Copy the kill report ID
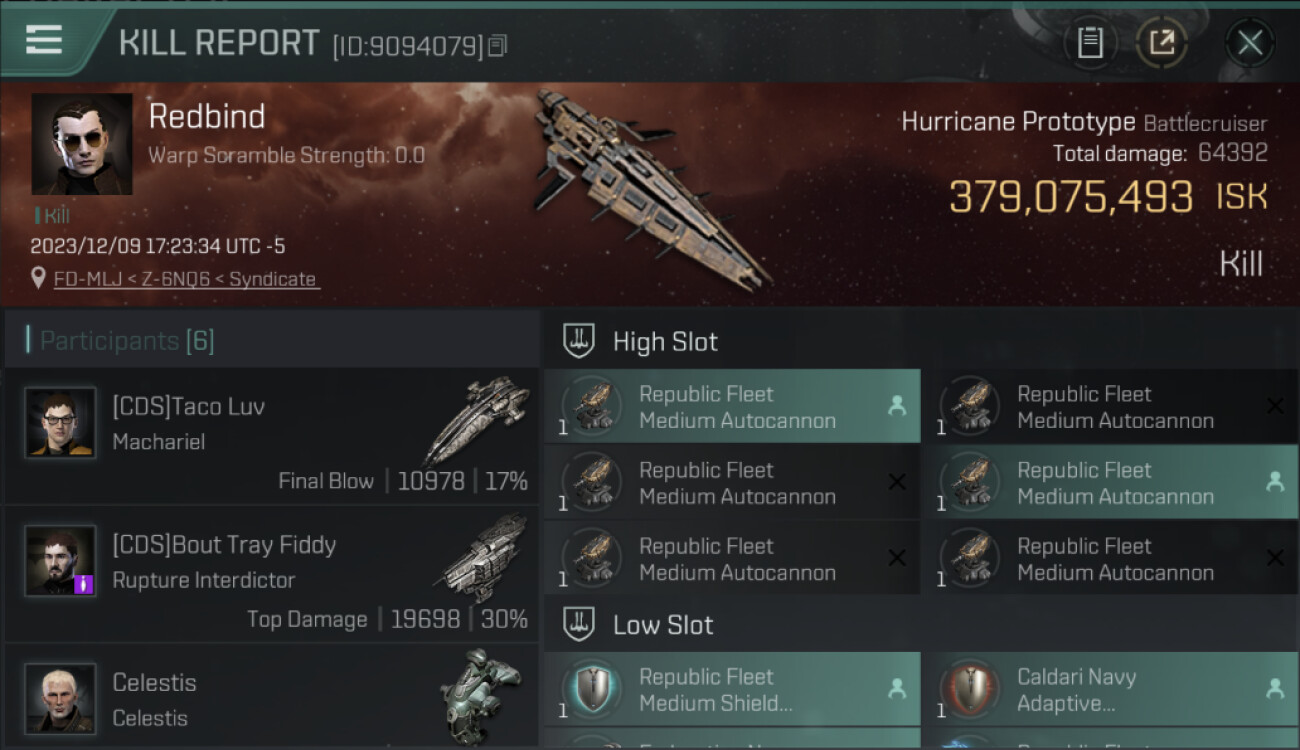The image size is (1300, 750). [x=498, y=45]
